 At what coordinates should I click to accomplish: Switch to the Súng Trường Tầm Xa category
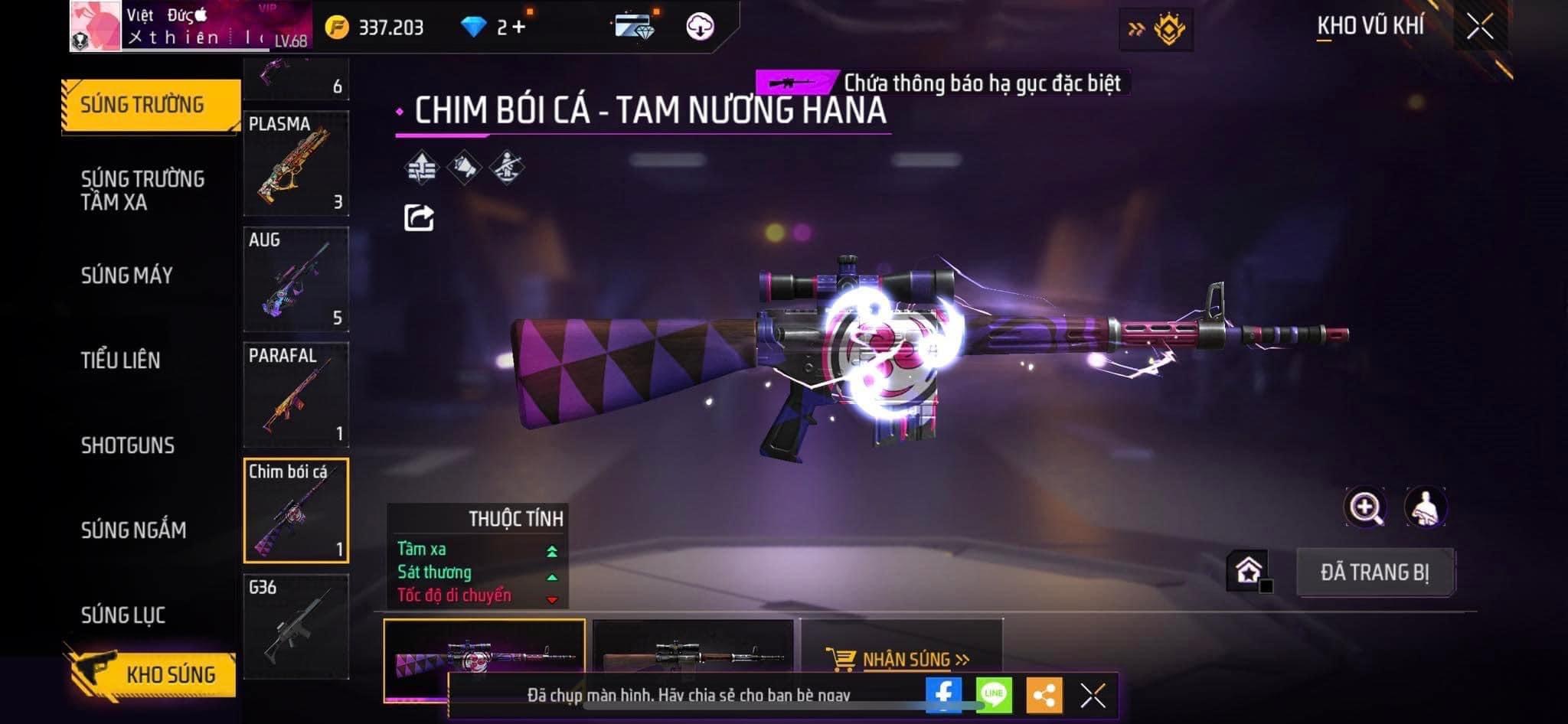[x=142, y=190]
